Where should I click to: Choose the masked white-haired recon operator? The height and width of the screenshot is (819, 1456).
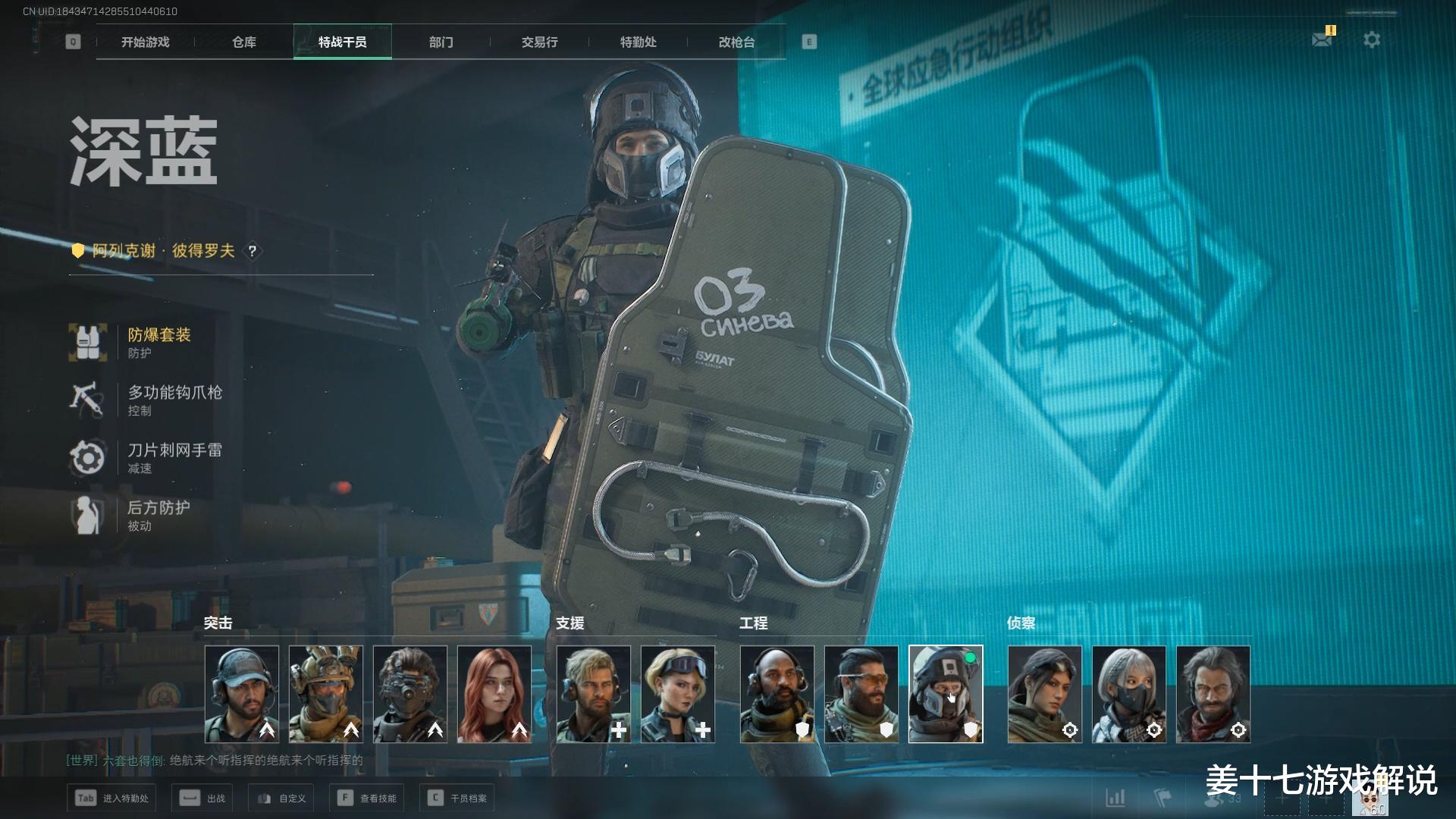click(x=1129, y=694)
